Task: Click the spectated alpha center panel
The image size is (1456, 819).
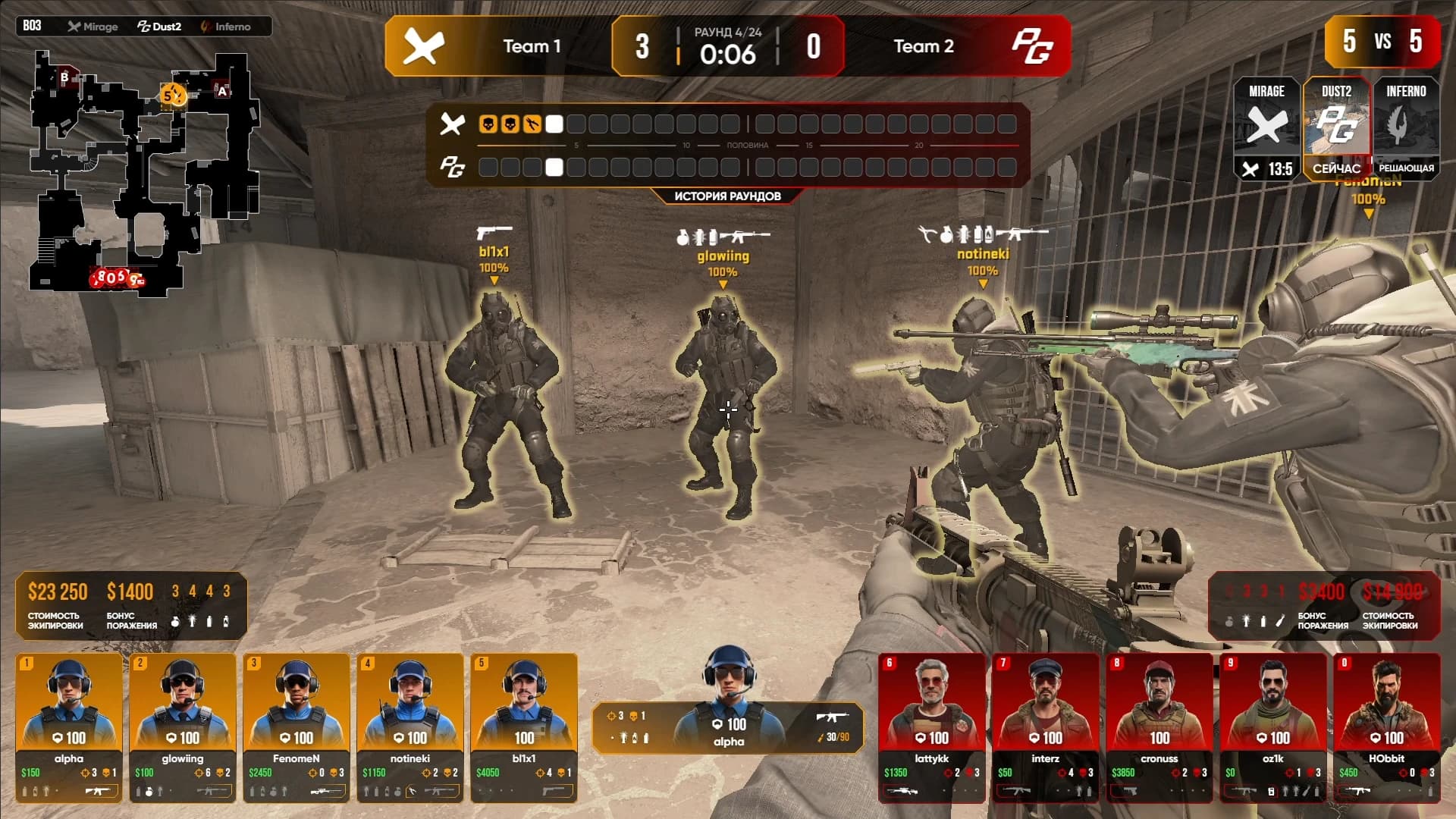Action: [x=728, y=726]
